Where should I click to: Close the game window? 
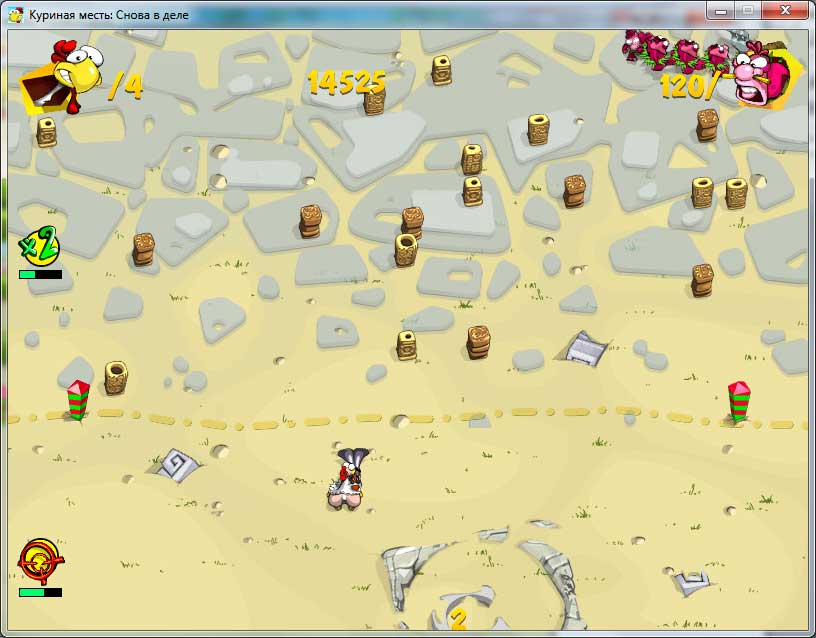(x=785, y=10)
